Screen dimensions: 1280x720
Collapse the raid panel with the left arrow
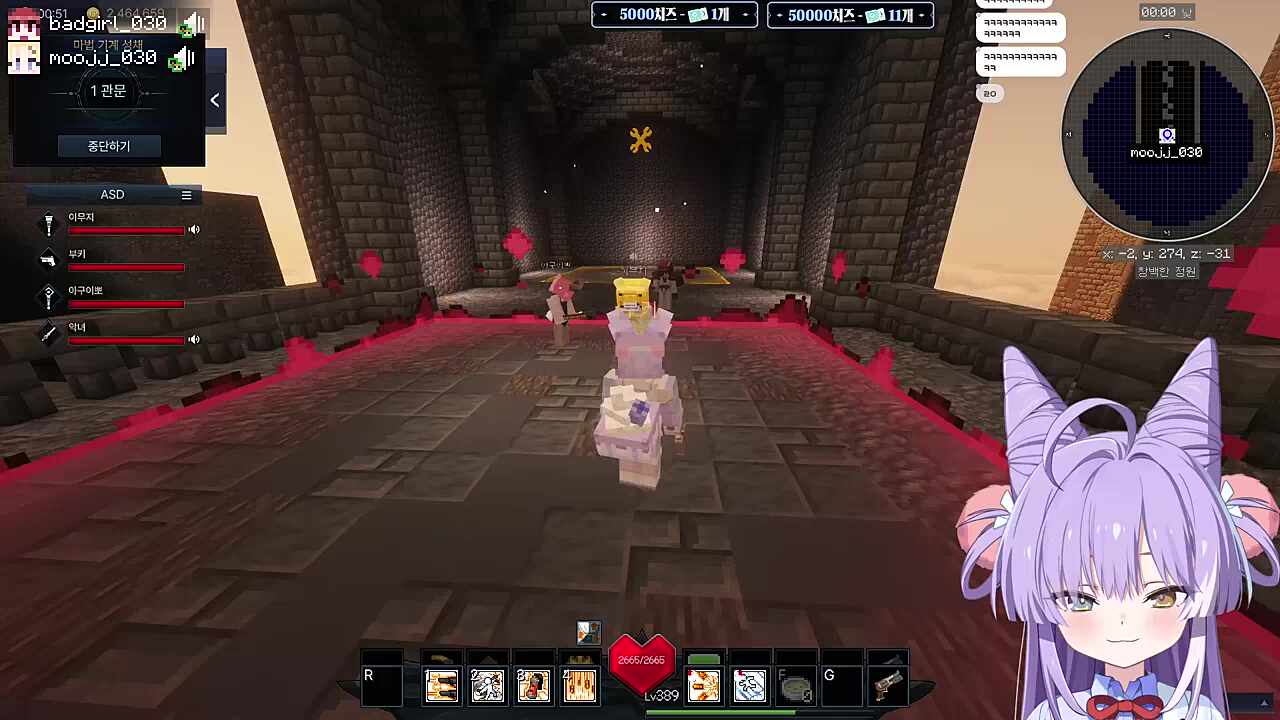pos(215,100)
